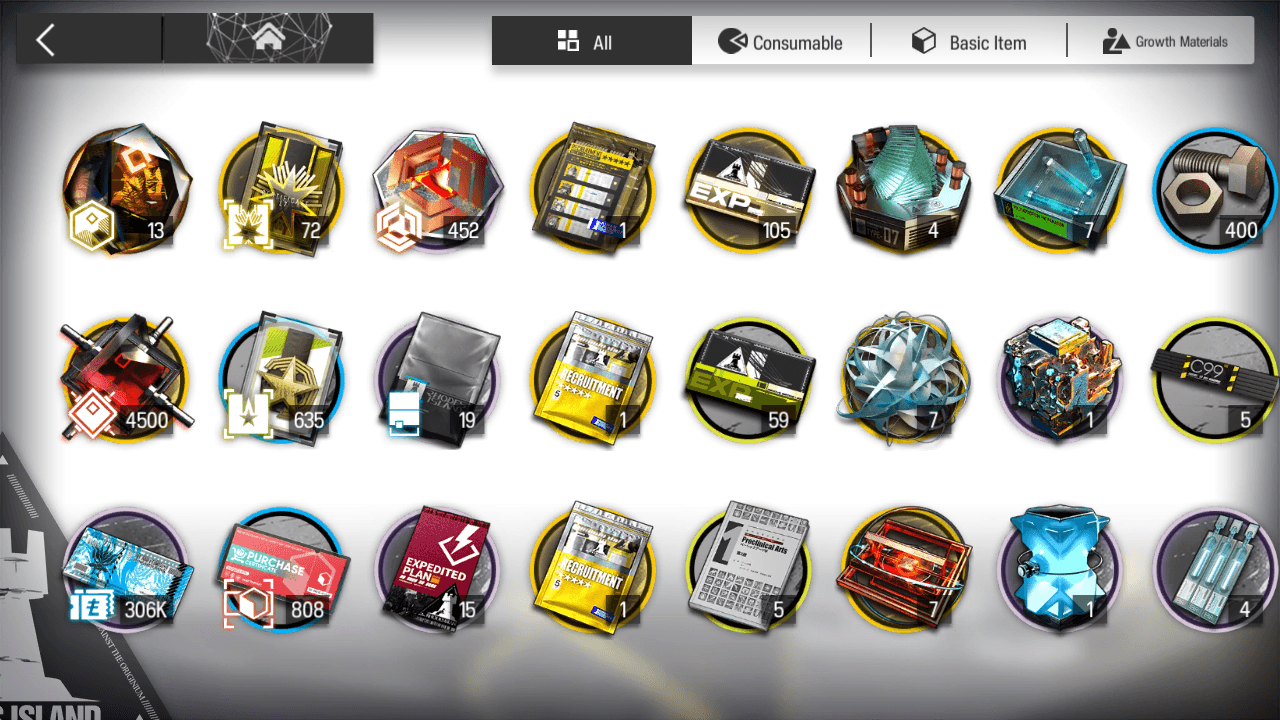Inspect the gray foil pack with 19
Image resolution: width=1280 pixels, height=720 pixels.
coord(436,378)
